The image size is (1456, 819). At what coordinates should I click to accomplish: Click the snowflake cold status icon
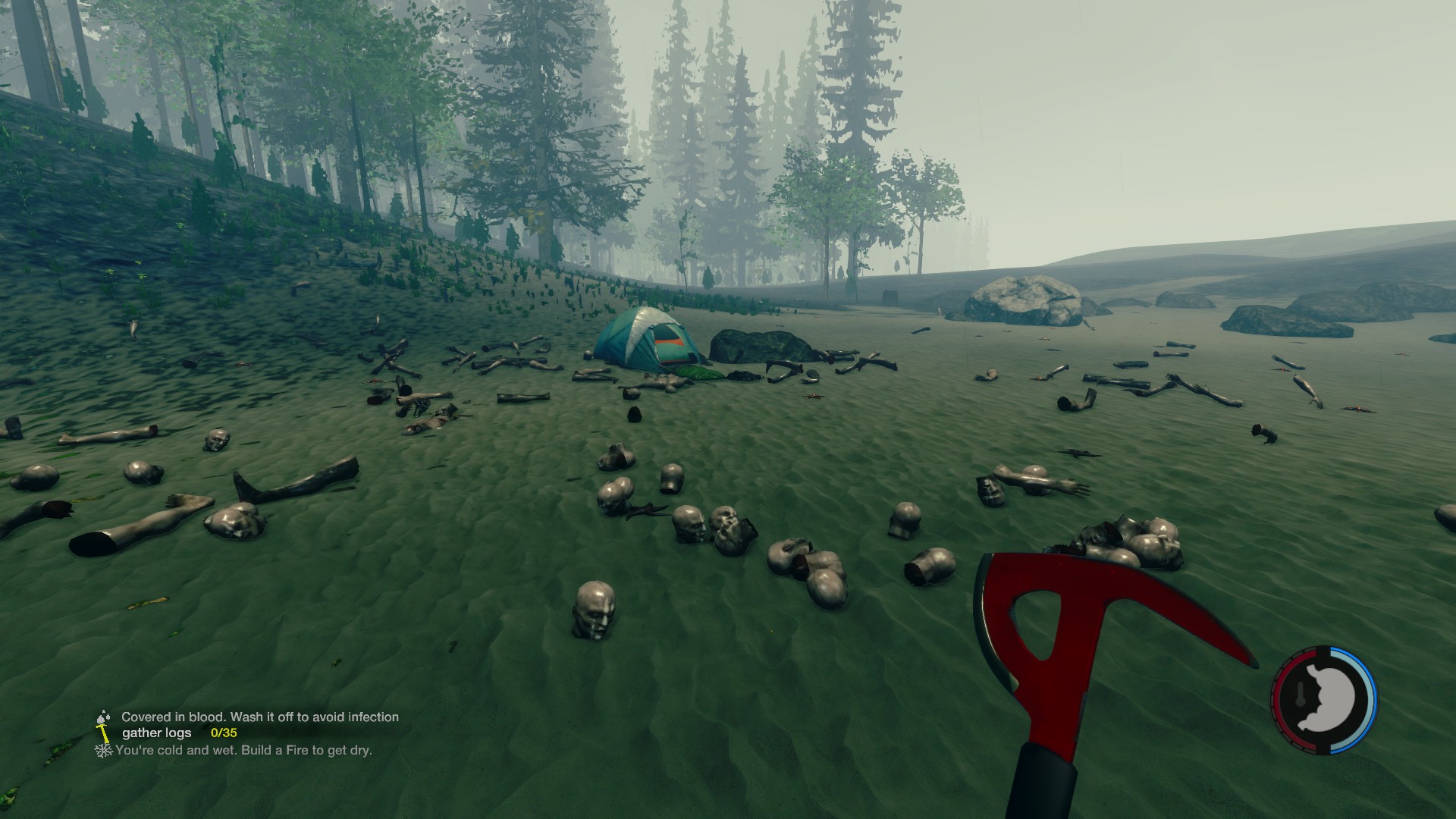103,750
